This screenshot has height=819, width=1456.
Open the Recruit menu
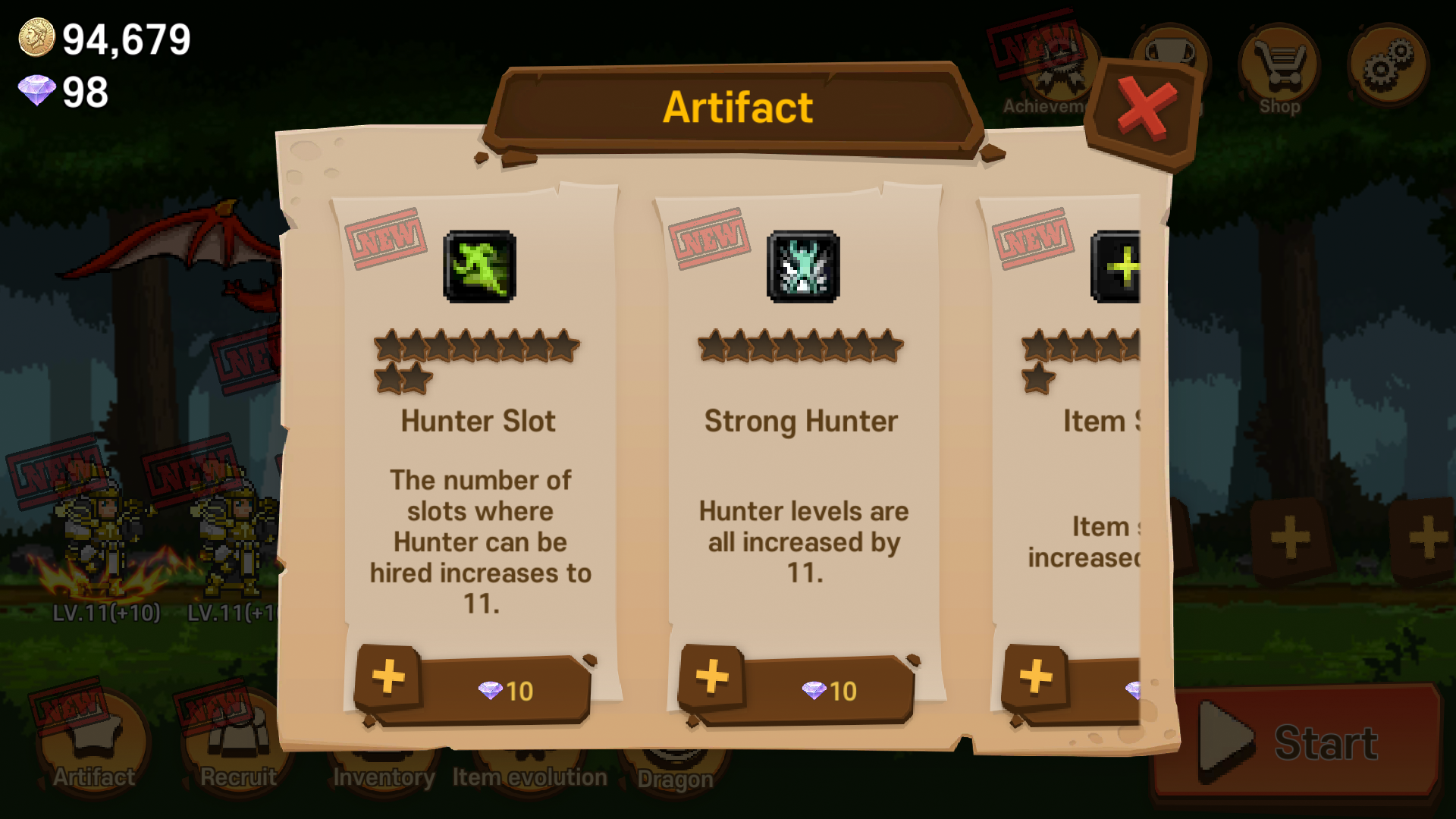[237, 747]
